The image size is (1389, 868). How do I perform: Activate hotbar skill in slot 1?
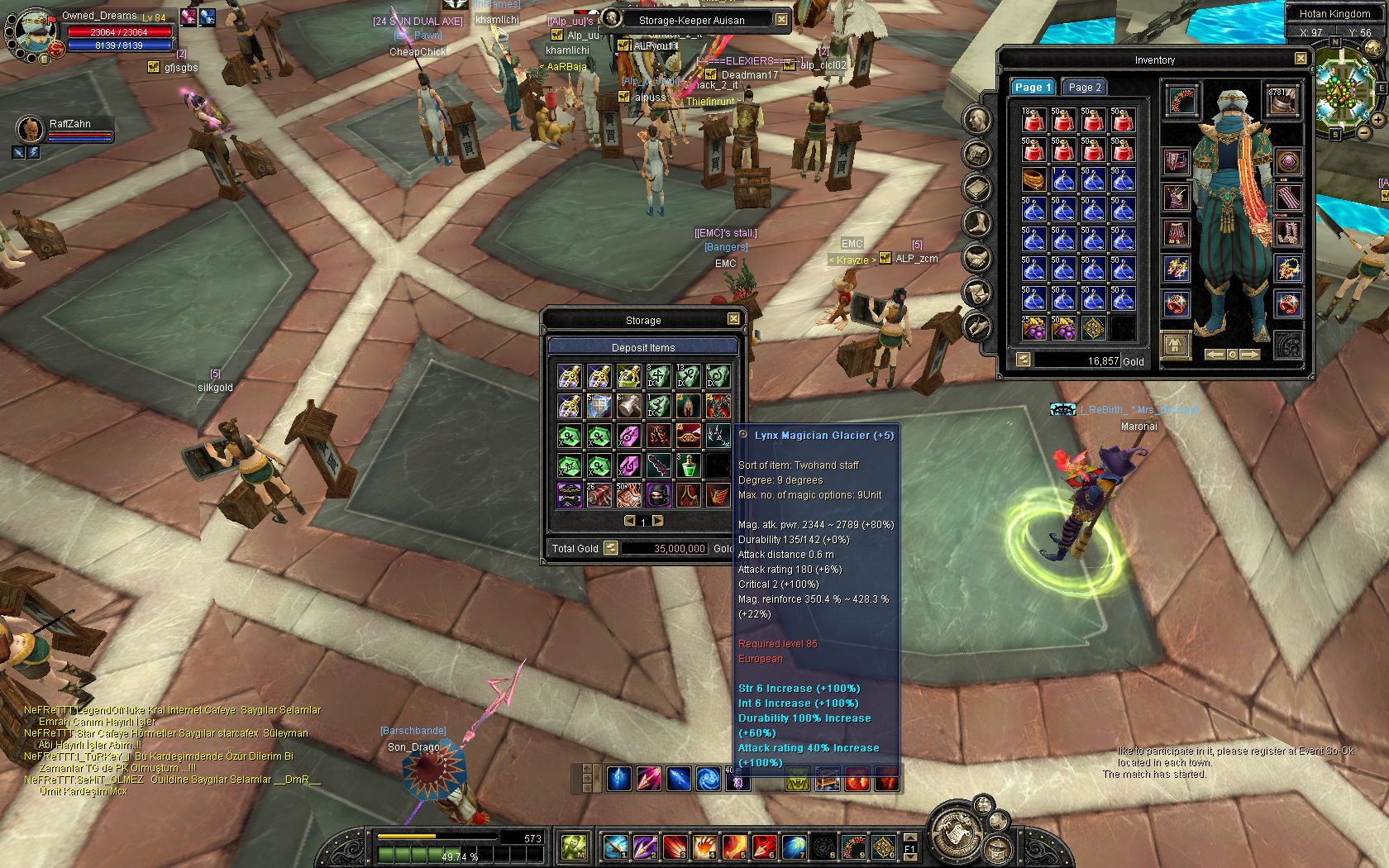click(x=615, y=847)
